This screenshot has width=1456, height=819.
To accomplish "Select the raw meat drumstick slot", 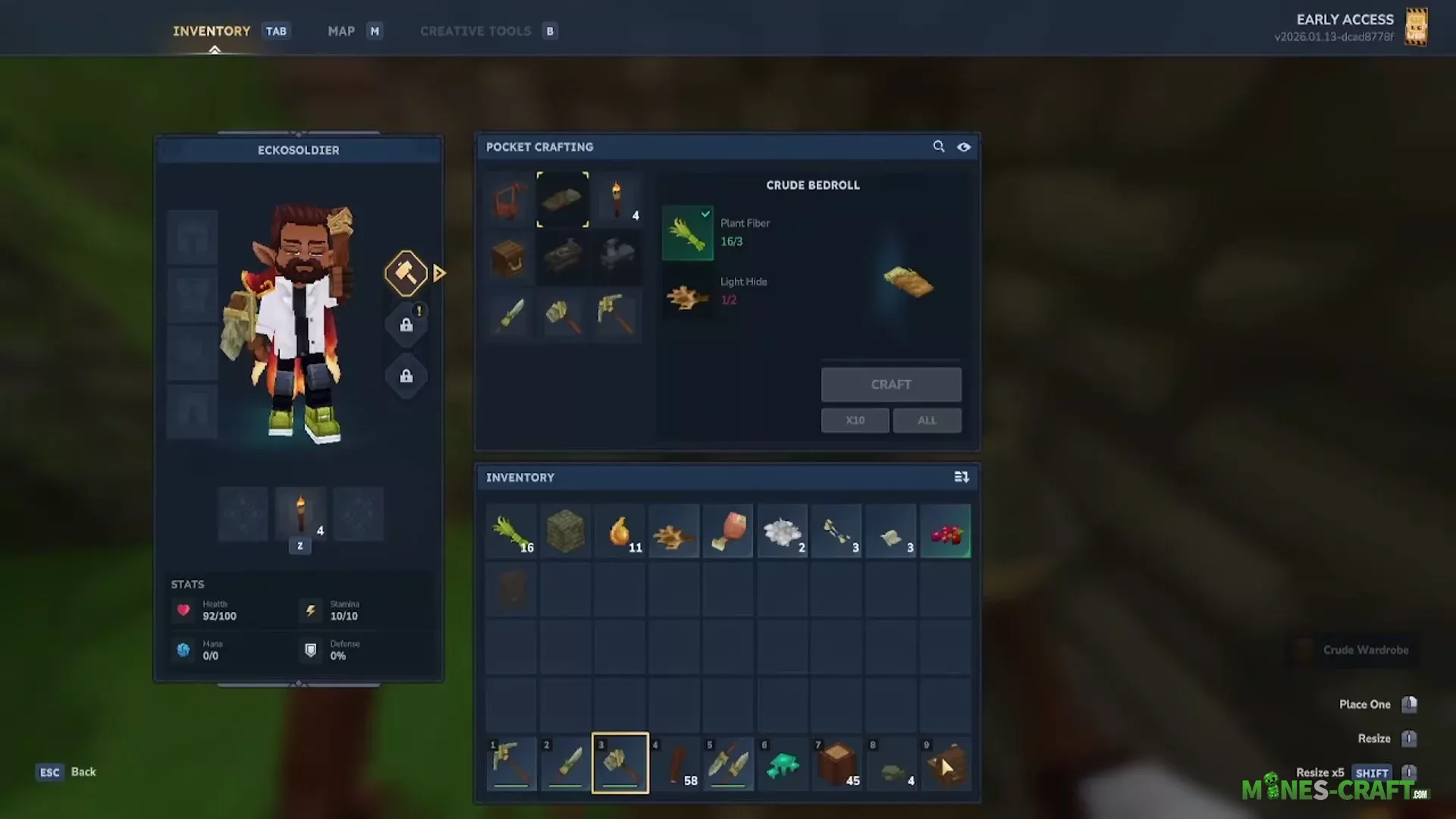I will pyautogui.click(x=728, y=532).
